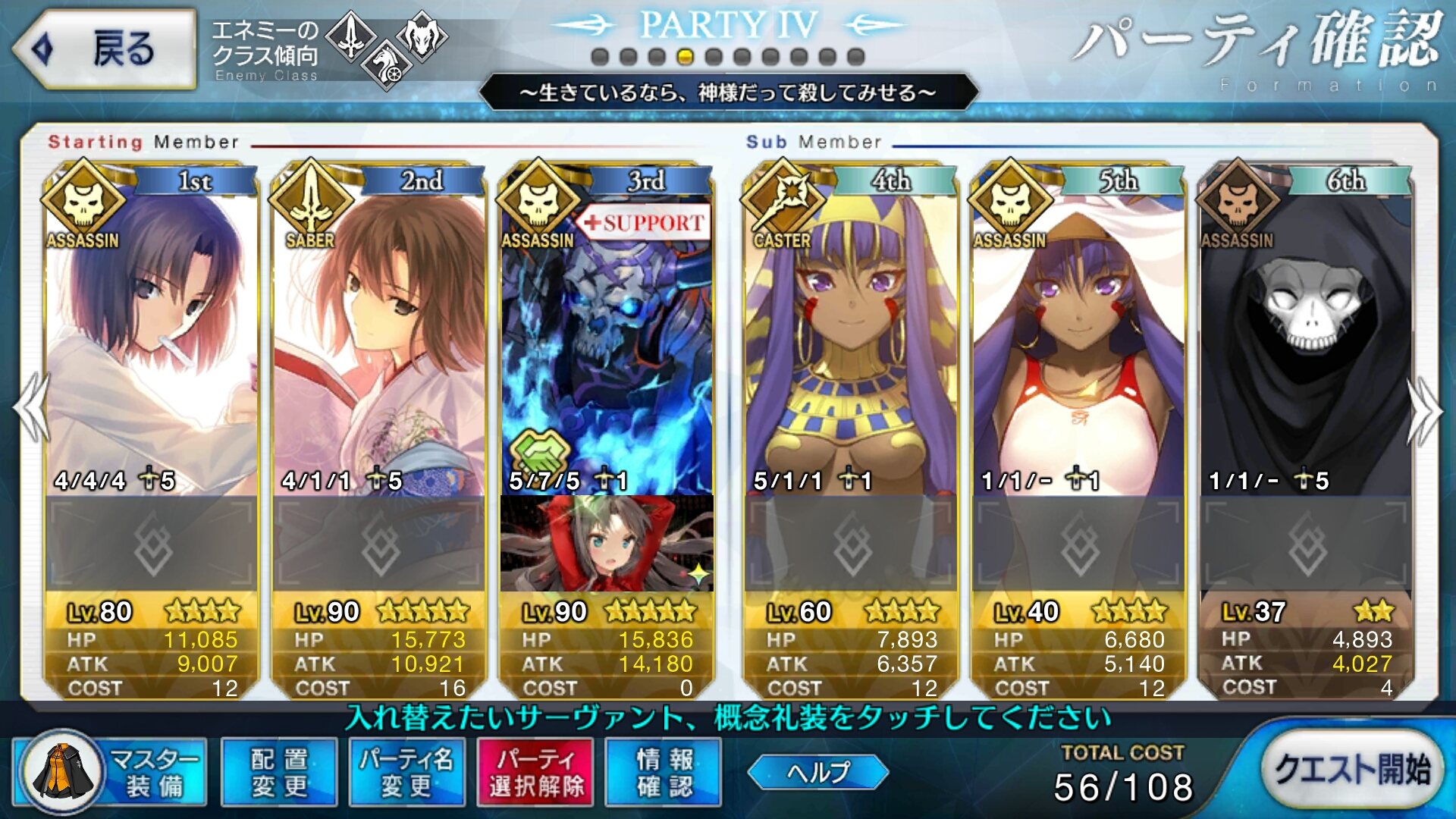Viewport: 1456px width, 819px height.
Task: Open the ヘルプ help button
Action: [817, 772]
